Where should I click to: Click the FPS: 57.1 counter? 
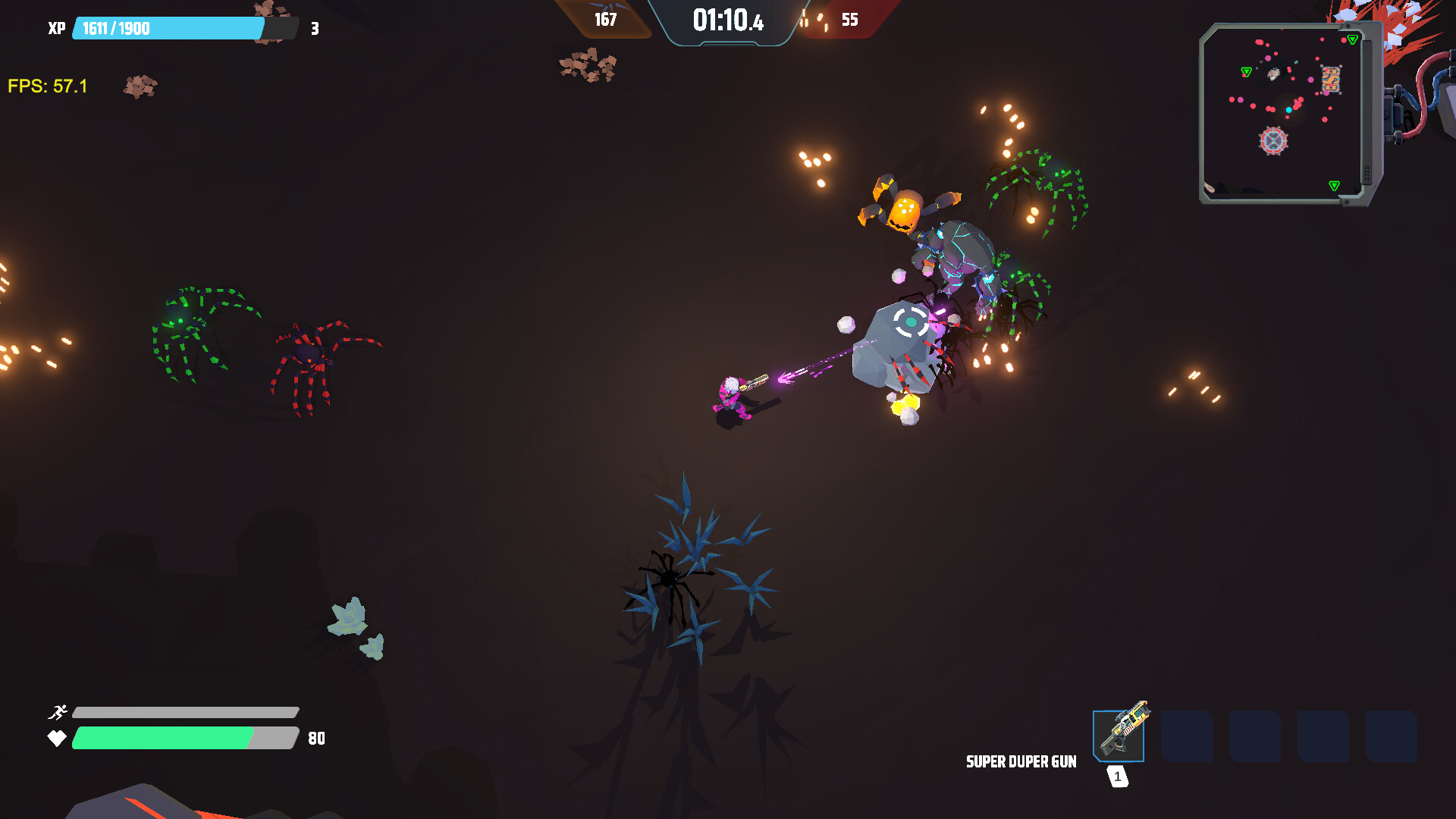pos(47,86)
